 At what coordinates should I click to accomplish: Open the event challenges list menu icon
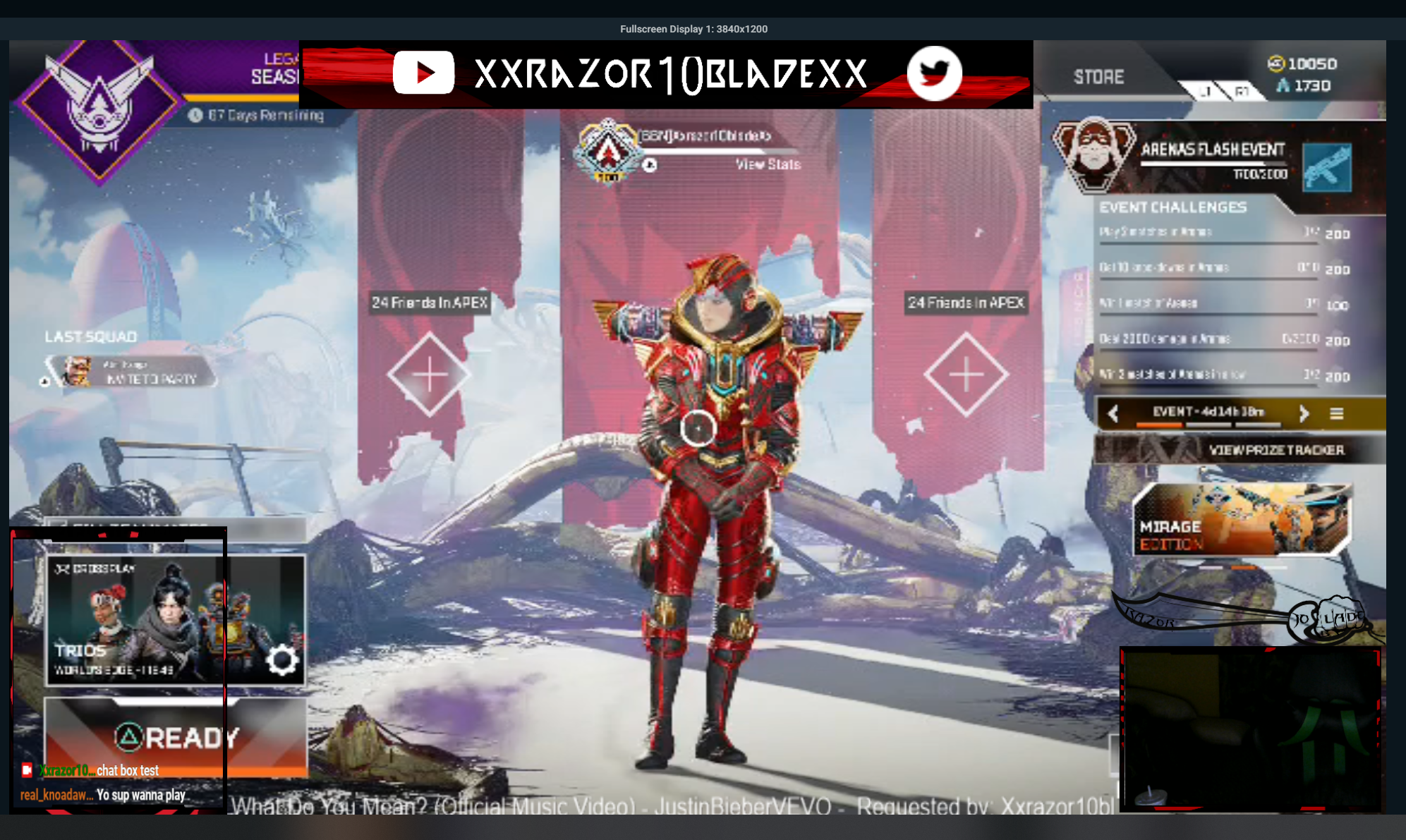tap(1336, 413)
